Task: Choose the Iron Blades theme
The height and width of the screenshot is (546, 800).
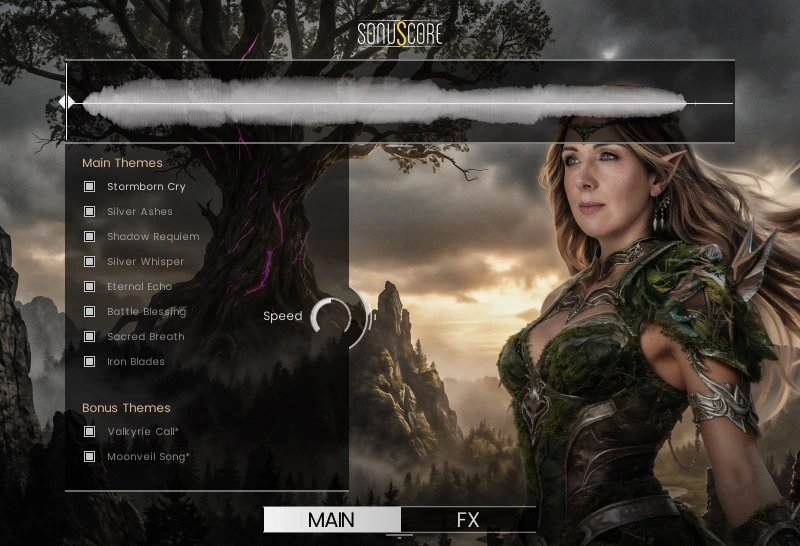Action: coord(89,362)
